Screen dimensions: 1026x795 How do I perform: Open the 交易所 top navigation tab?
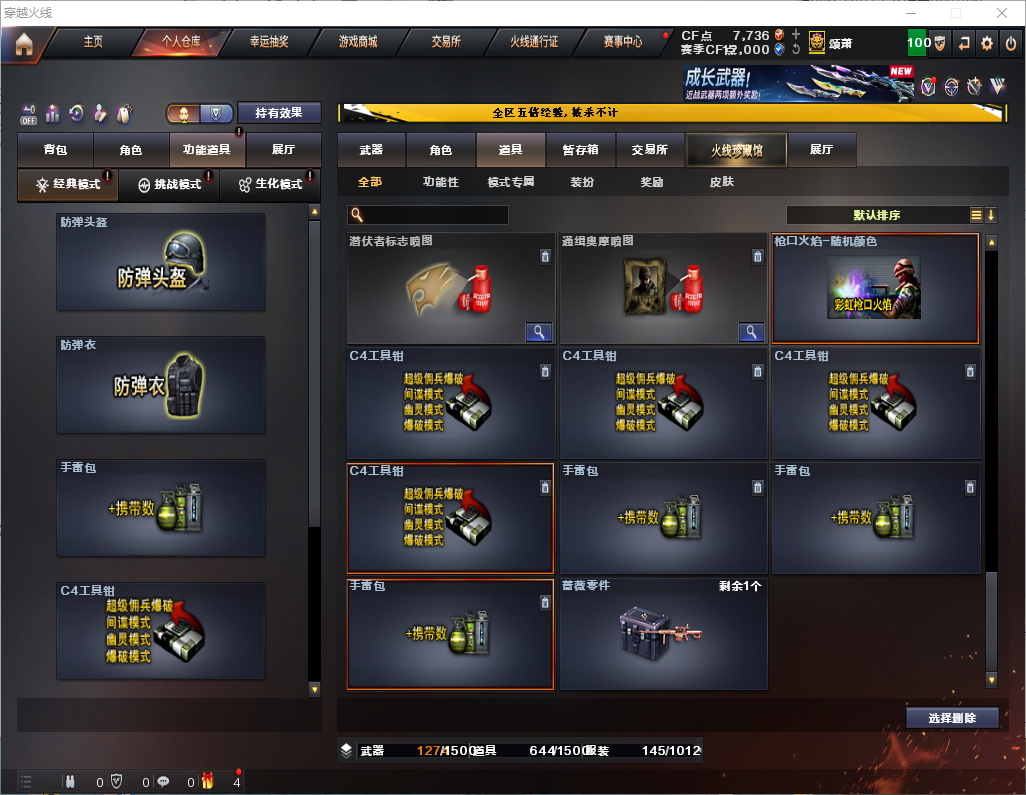point(446,42)
